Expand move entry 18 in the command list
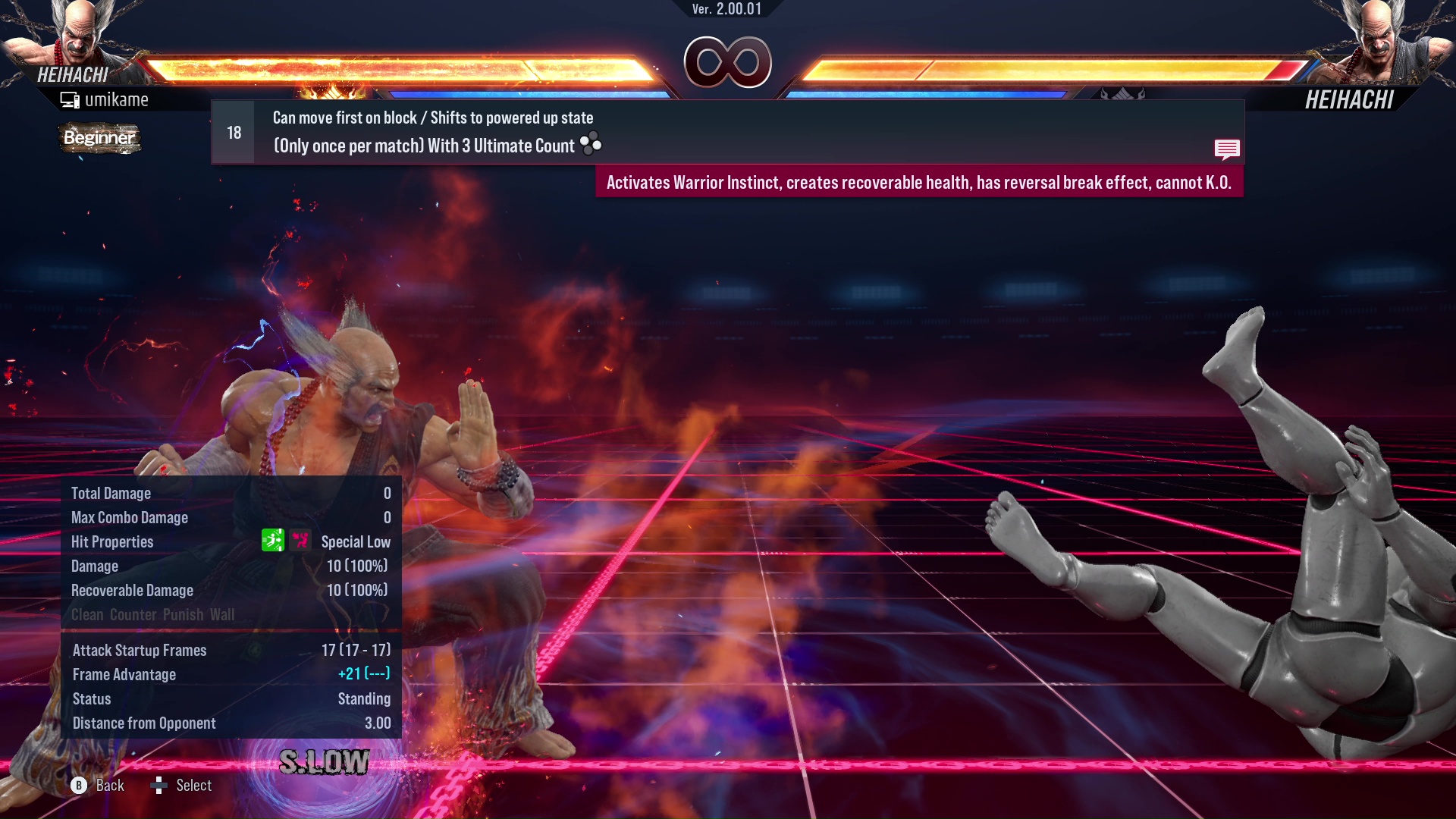 (x=233, y=131)
